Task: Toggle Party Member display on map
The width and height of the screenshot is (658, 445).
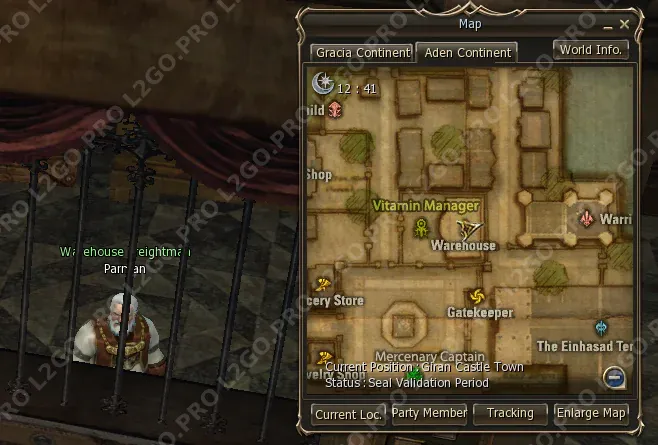Action: click(429, 412)
